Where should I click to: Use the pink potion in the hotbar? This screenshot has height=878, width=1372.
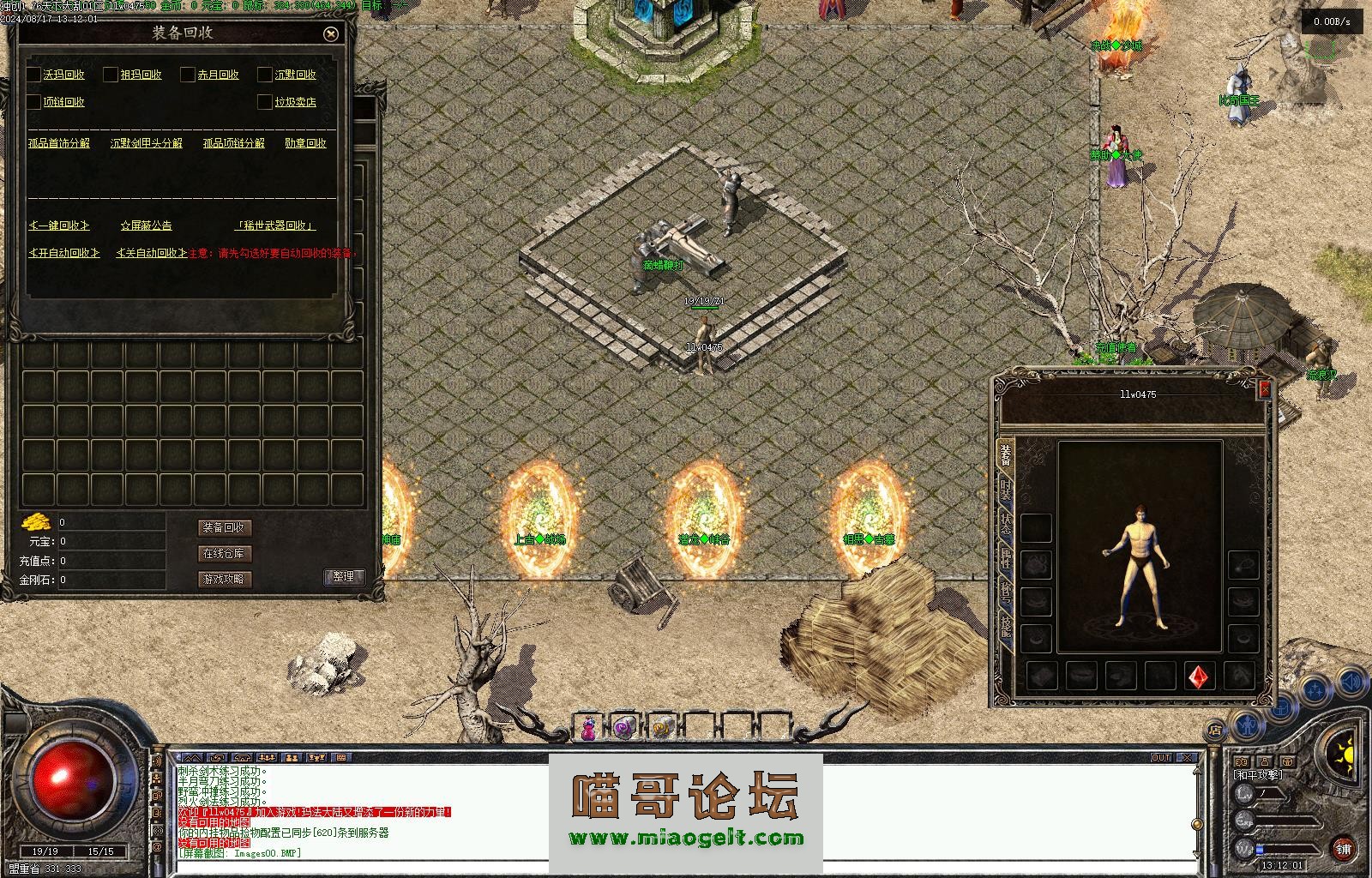pyautogui.click(x=588, y=728)
